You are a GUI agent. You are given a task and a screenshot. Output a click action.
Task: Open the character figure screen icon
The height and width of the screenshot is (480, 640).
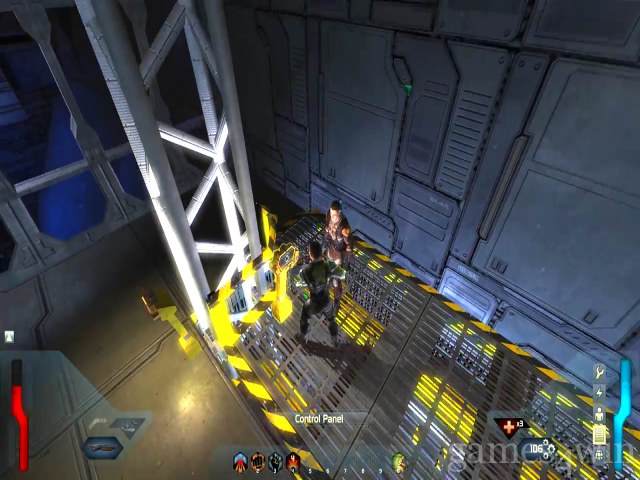[x=600, y=413]
